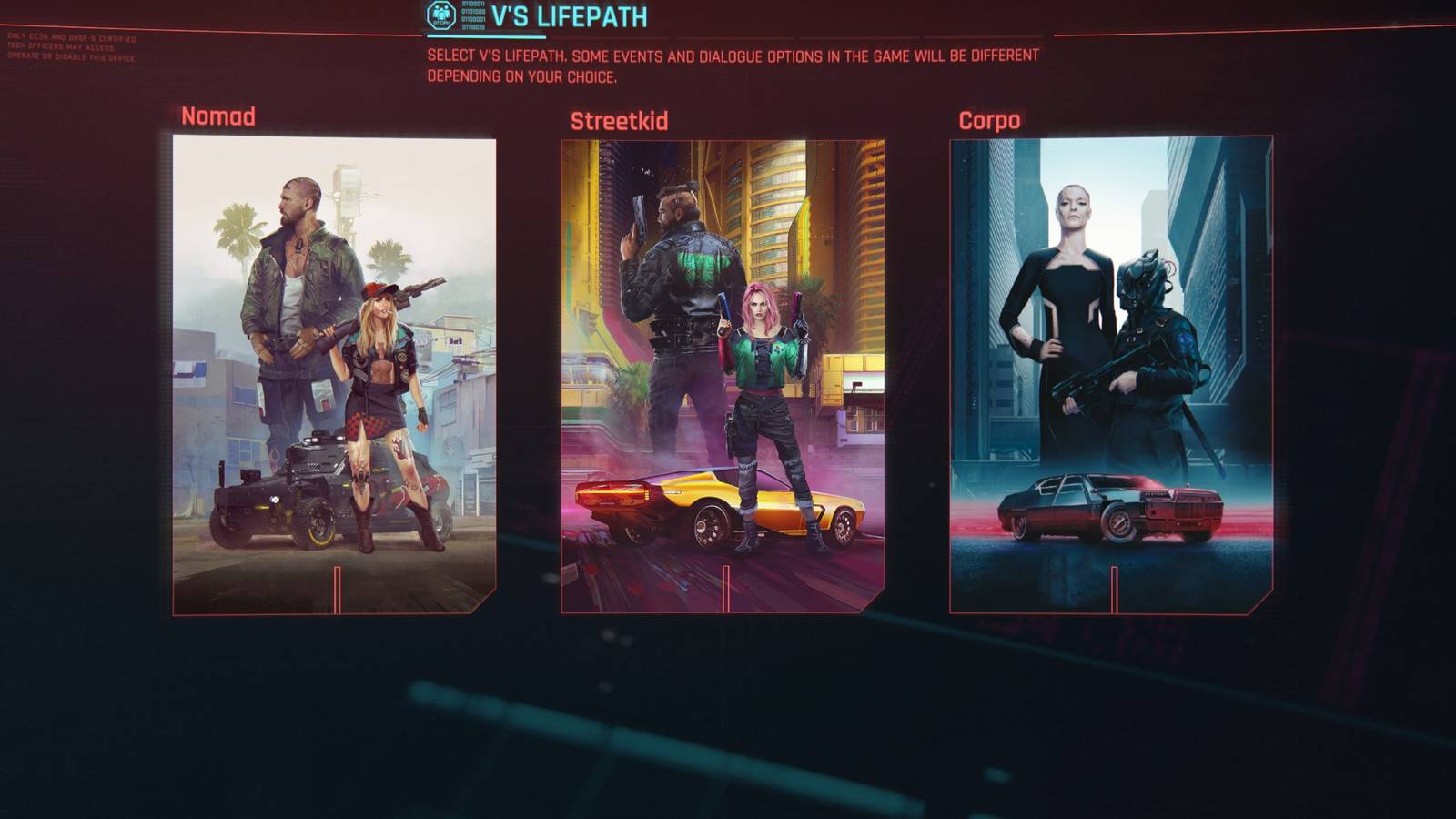Click the octagonal STORY icon beside the title

[x=440, y=15]
